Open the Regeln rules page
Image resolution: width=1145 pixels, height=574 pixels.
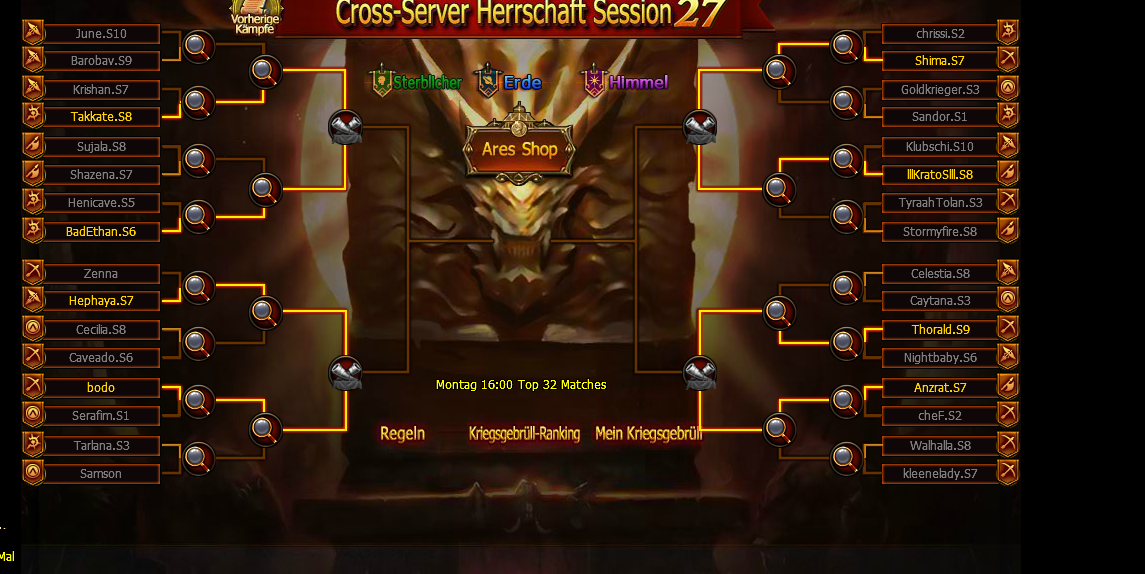click(x=402, y=434)
